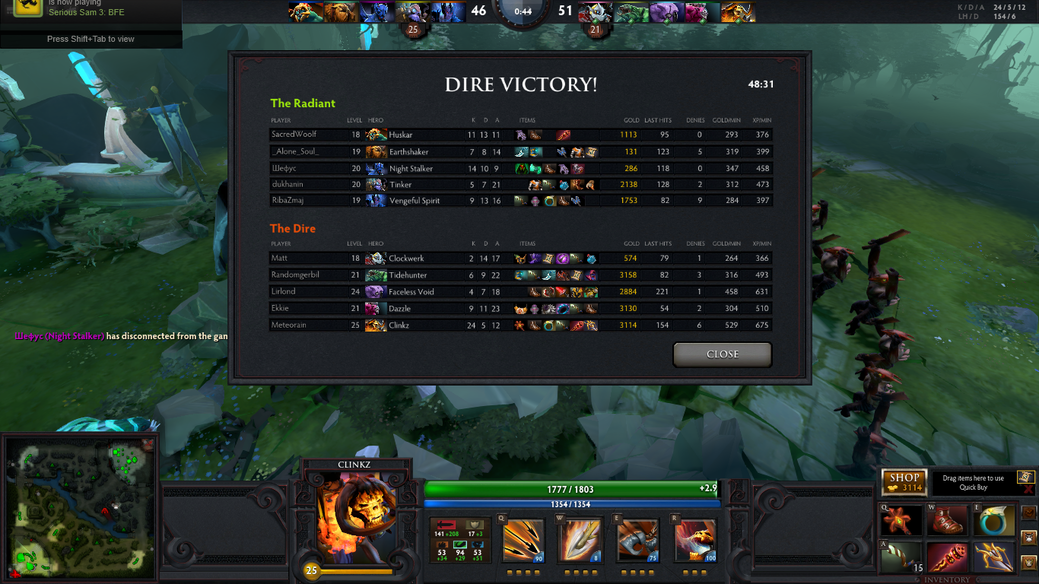The image size is (1039, 584).
Task: Click on the minimap
Action: pos(78,506)
